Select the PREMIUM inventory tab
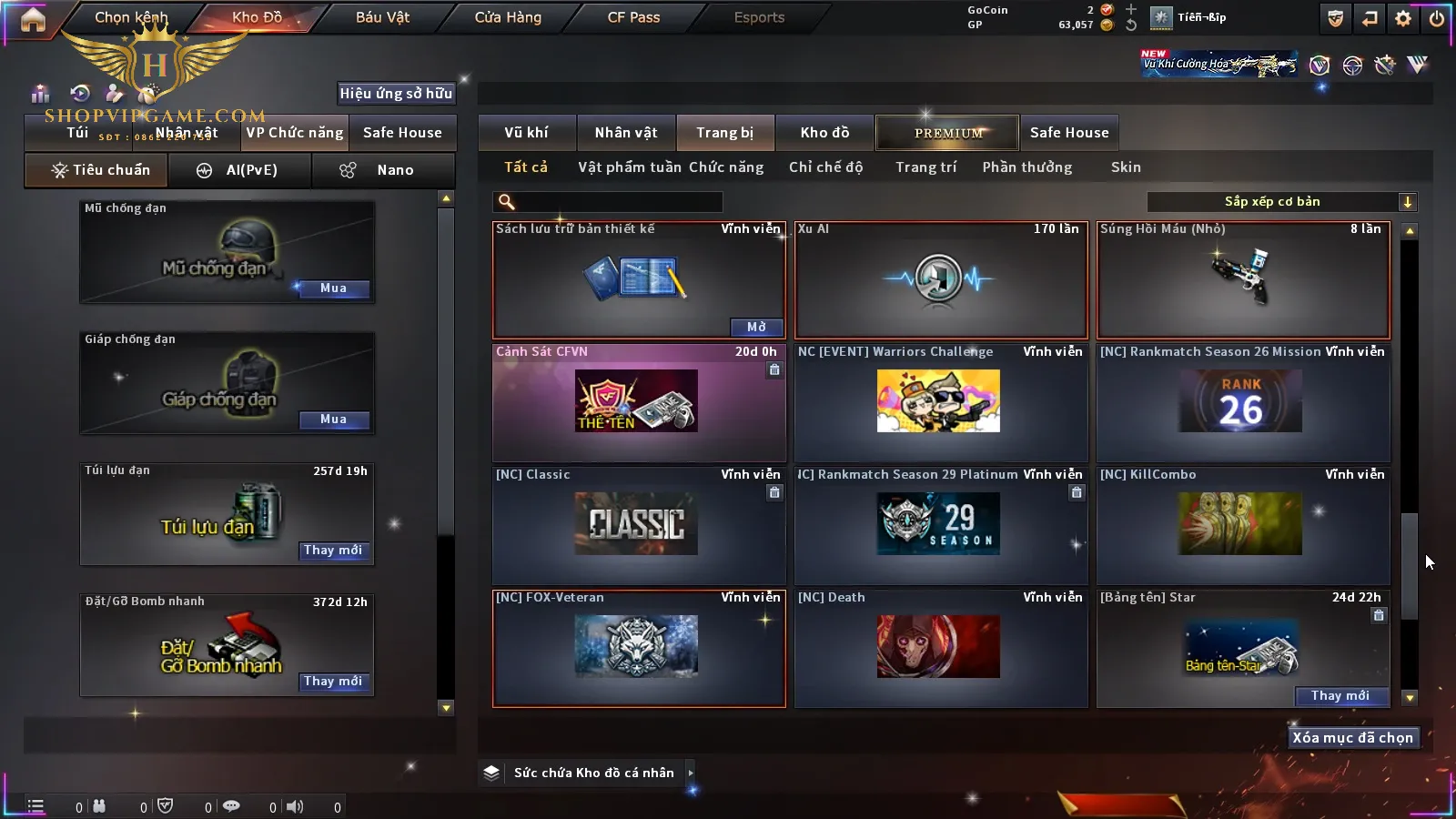Image resolution: width=1456 pixels, height=819 pixels. pos(948,133)
